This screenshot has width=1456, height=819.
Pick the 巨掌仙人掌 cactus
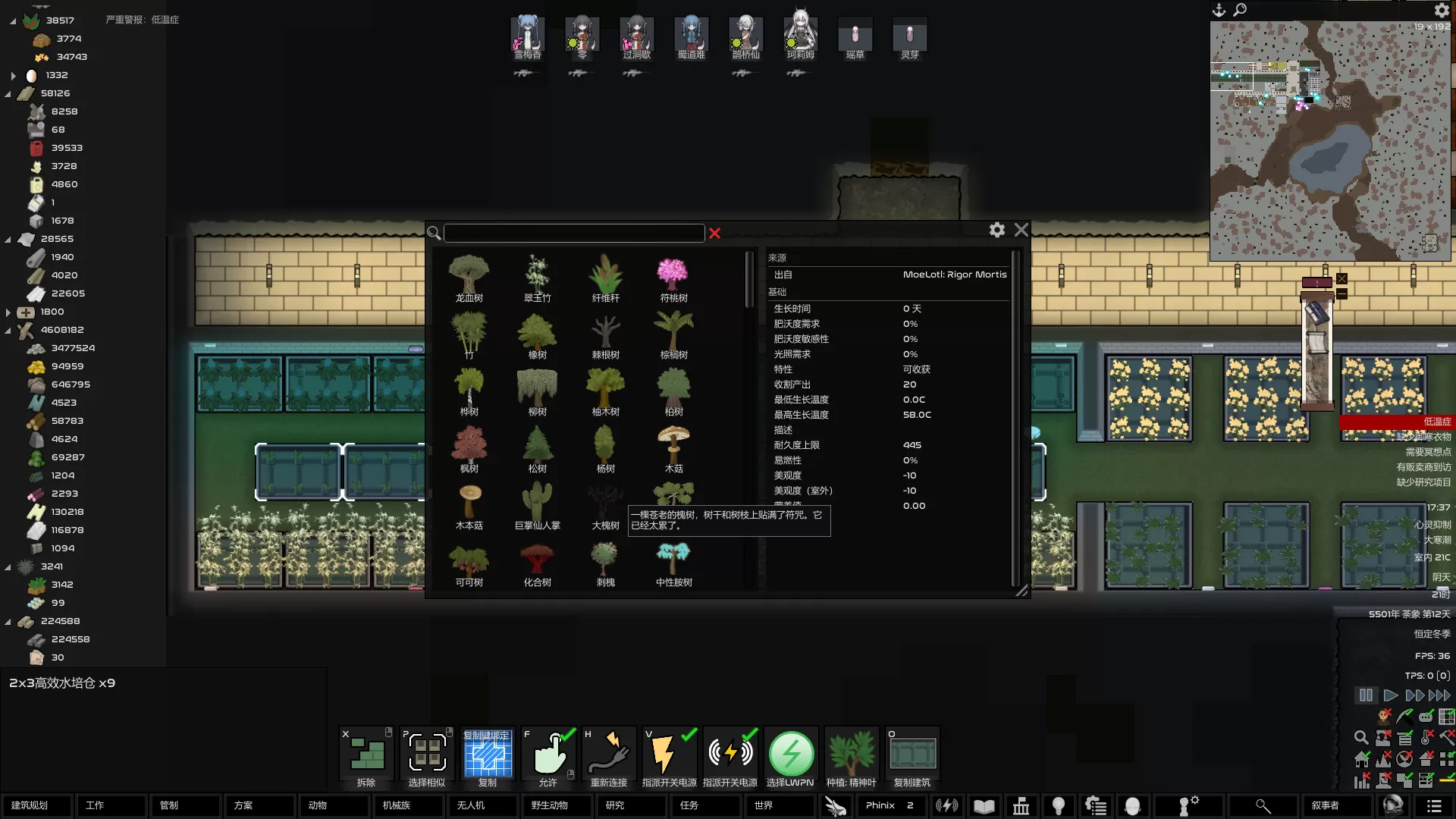click(537, 506)
